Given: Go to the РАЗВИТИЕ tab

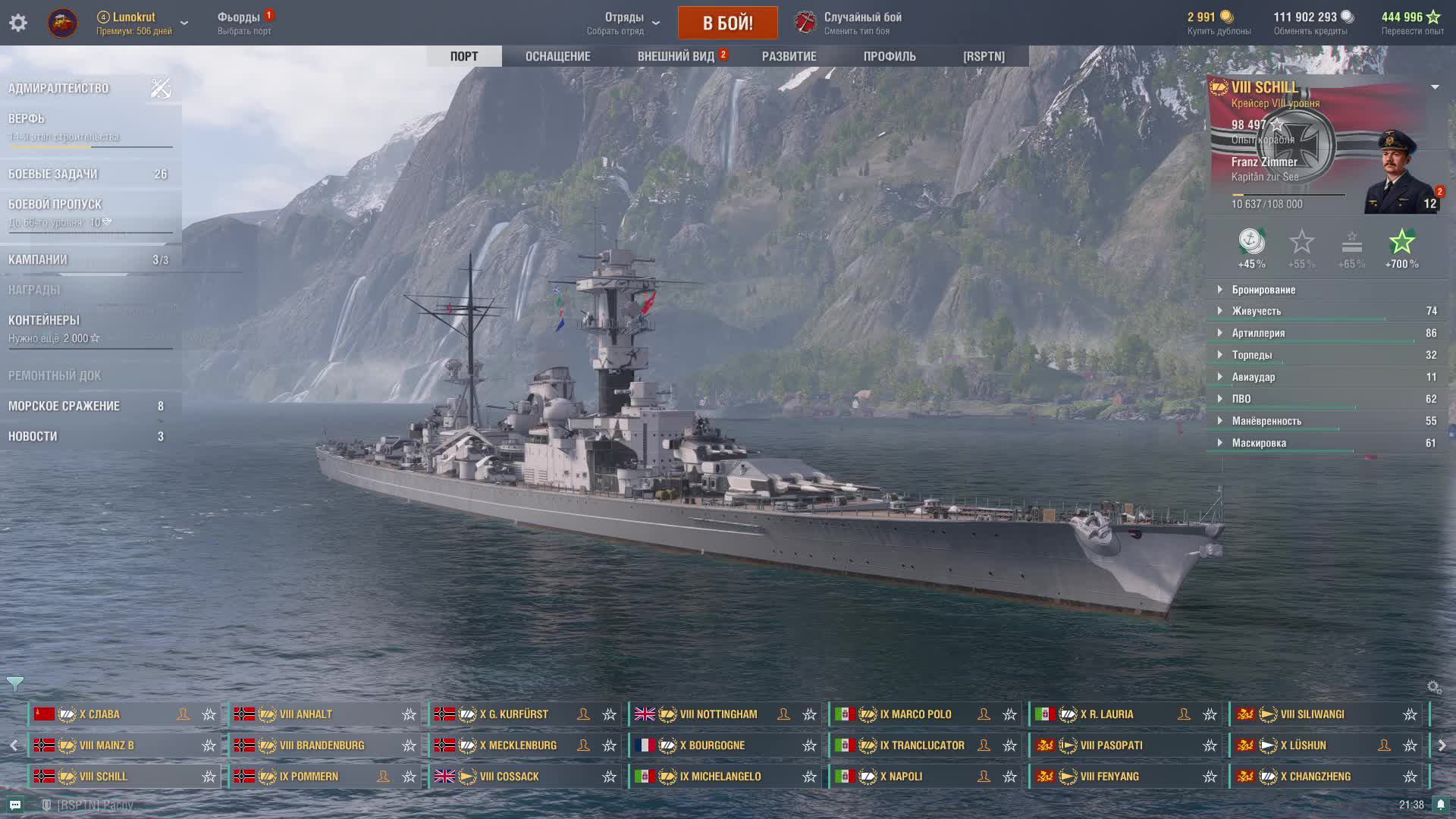Looking at the screenshot, I should click(x=789, y=56).
